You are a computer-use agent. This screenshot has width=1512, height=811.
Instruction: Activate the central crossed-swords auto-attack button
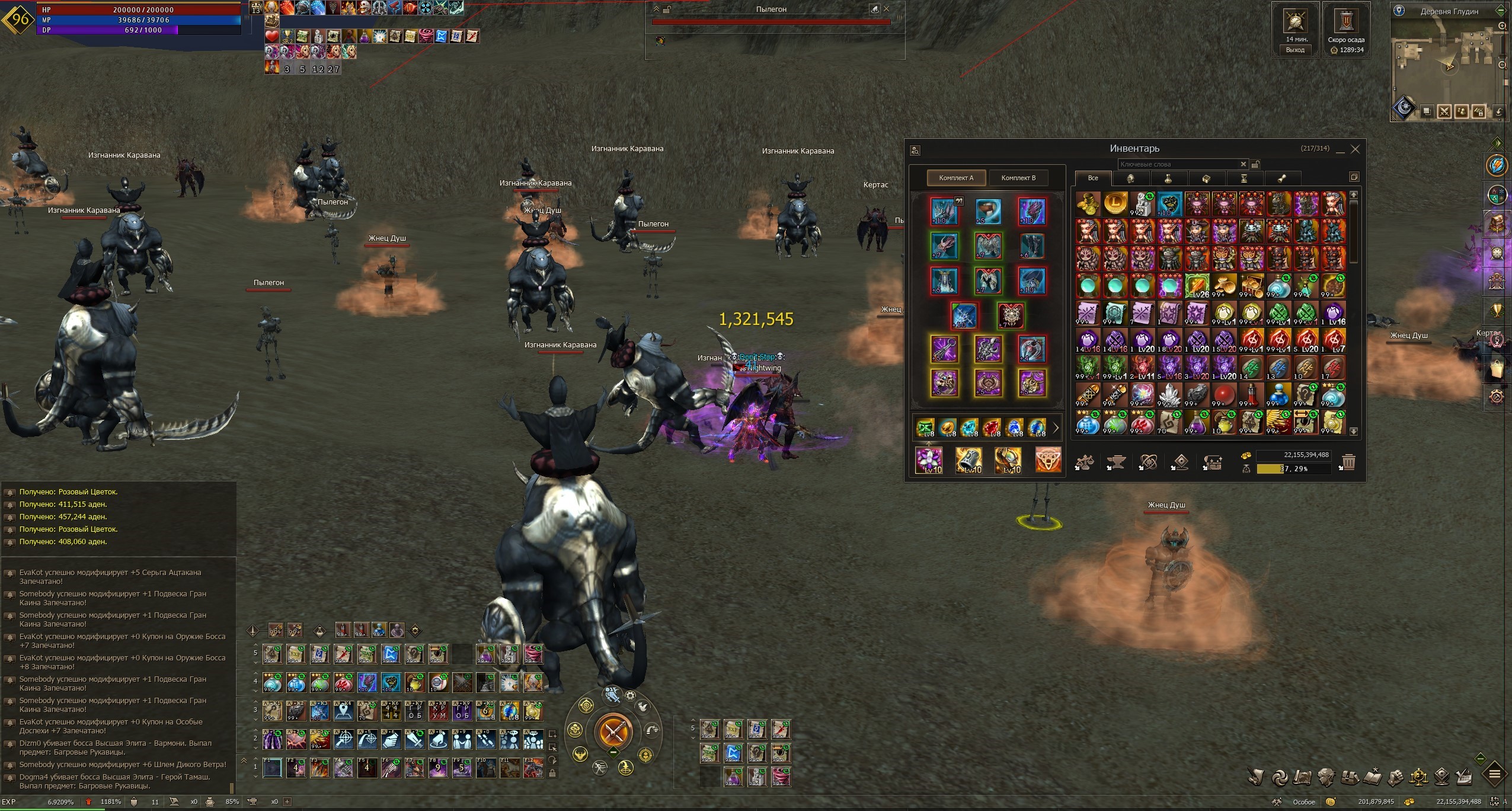tap(613, 732)
